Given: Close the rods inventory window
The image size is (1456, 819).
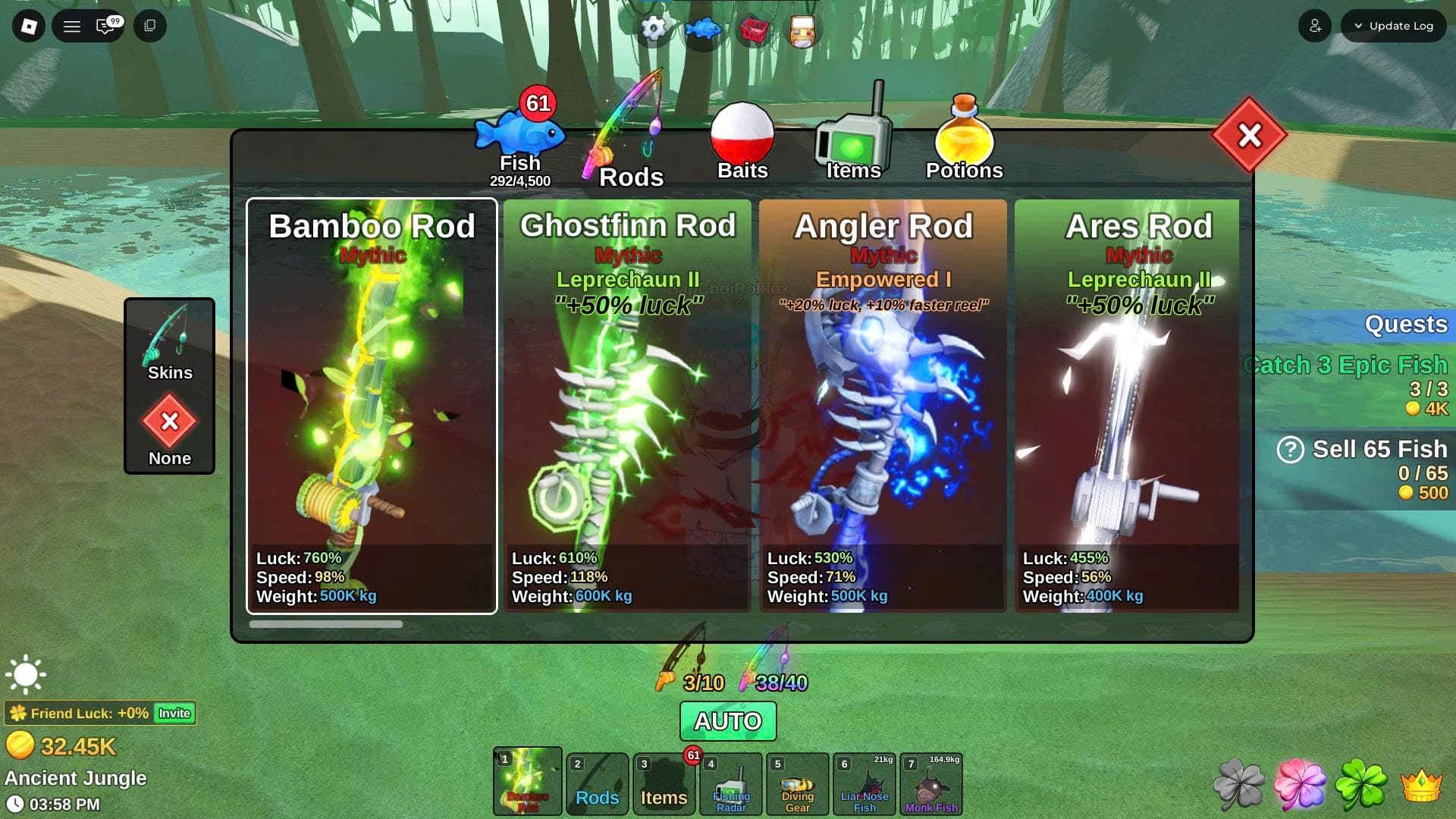Looking at the screenshot, I should coord(1249,136).
